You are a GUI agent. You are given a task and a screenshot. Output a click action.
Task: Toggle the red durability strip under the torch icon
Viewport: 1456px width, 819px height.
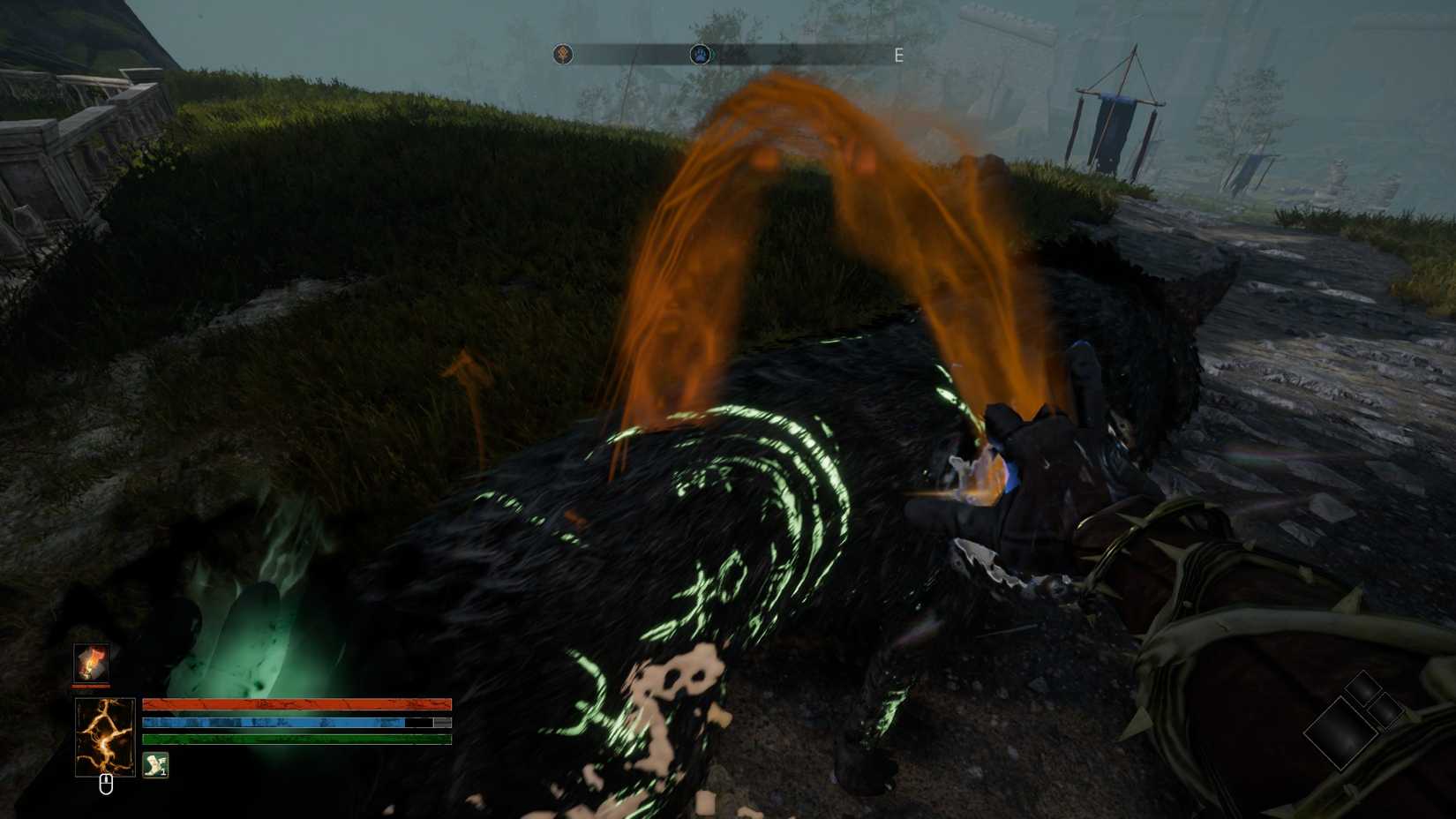pos(91,686)
